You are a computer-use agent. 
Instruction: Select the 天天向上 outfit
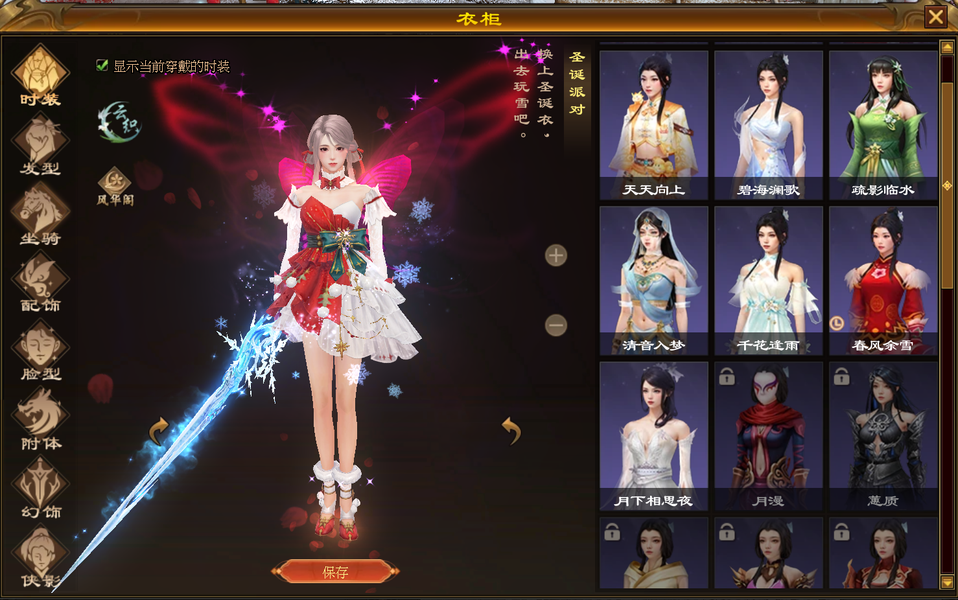[x=654, y=124]
